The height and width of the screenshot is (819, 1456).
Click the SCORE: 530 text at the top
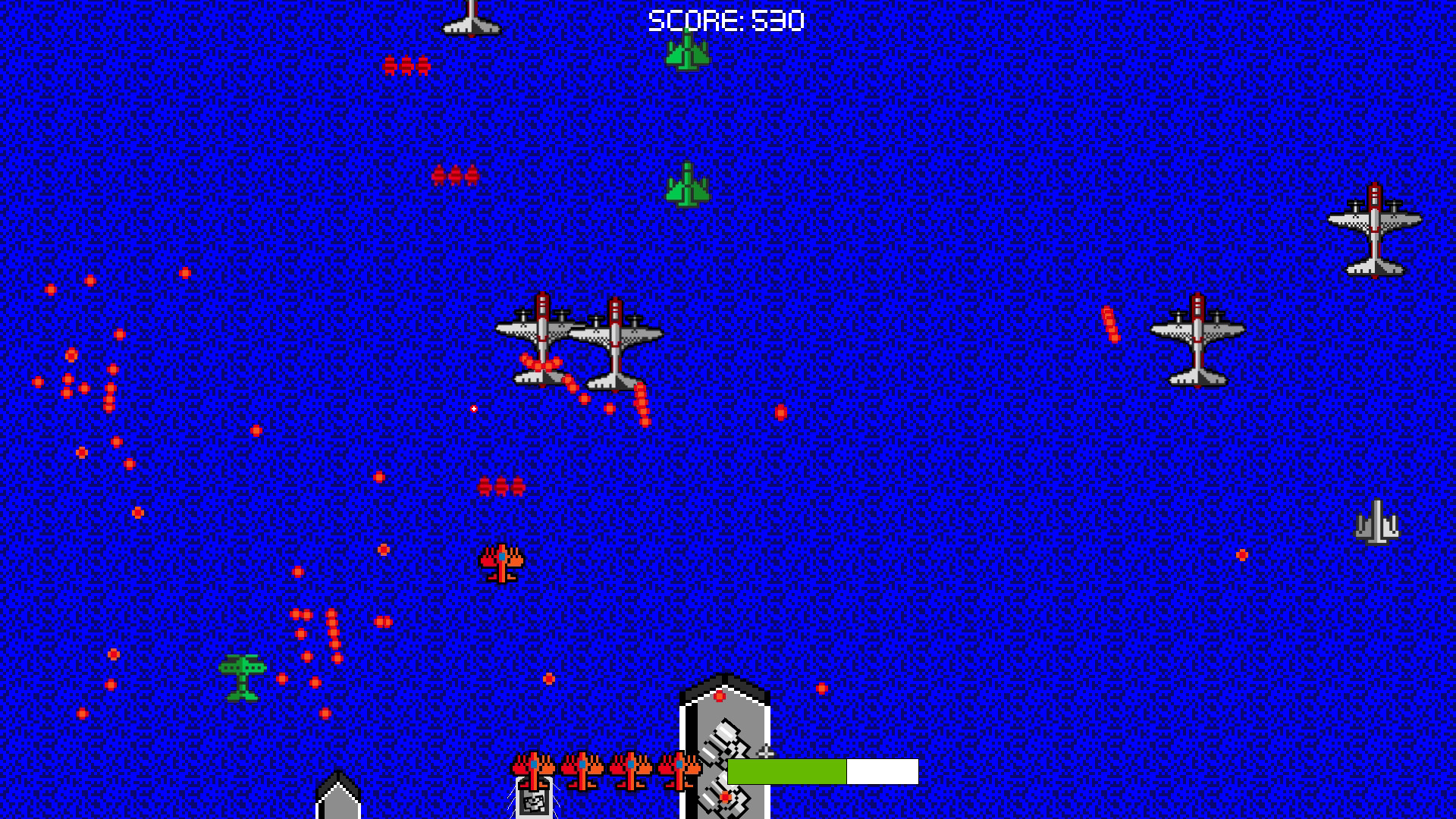pyautogui.click(x=725, y=21)
